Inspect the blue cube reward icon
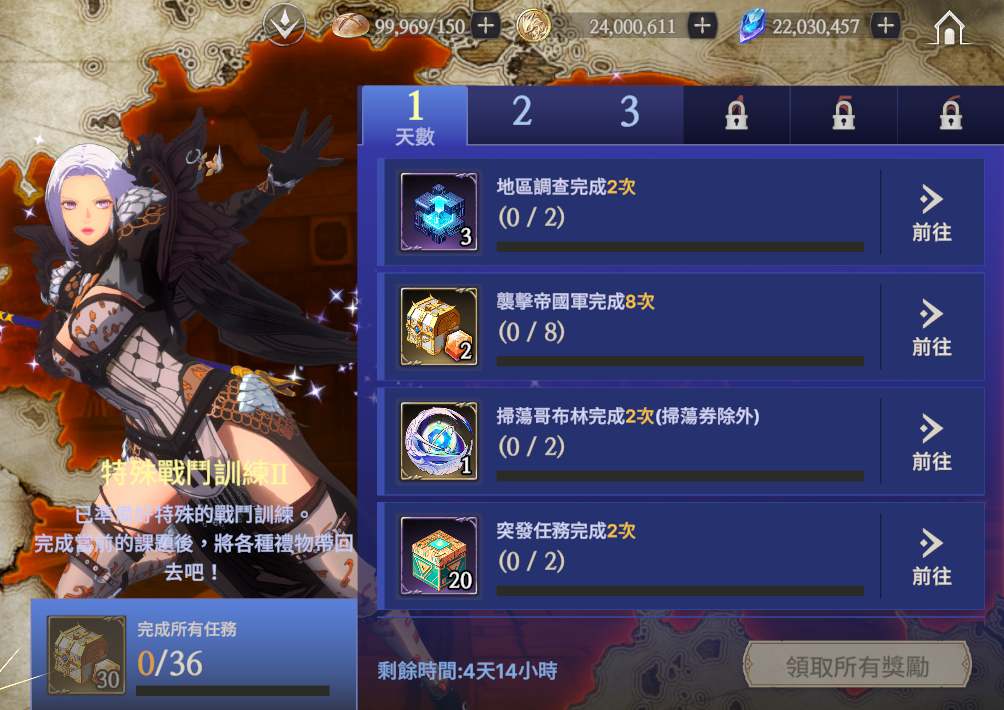Viewport: 1004px width, 710px height. pyautogui.click(x=438, y=212)
